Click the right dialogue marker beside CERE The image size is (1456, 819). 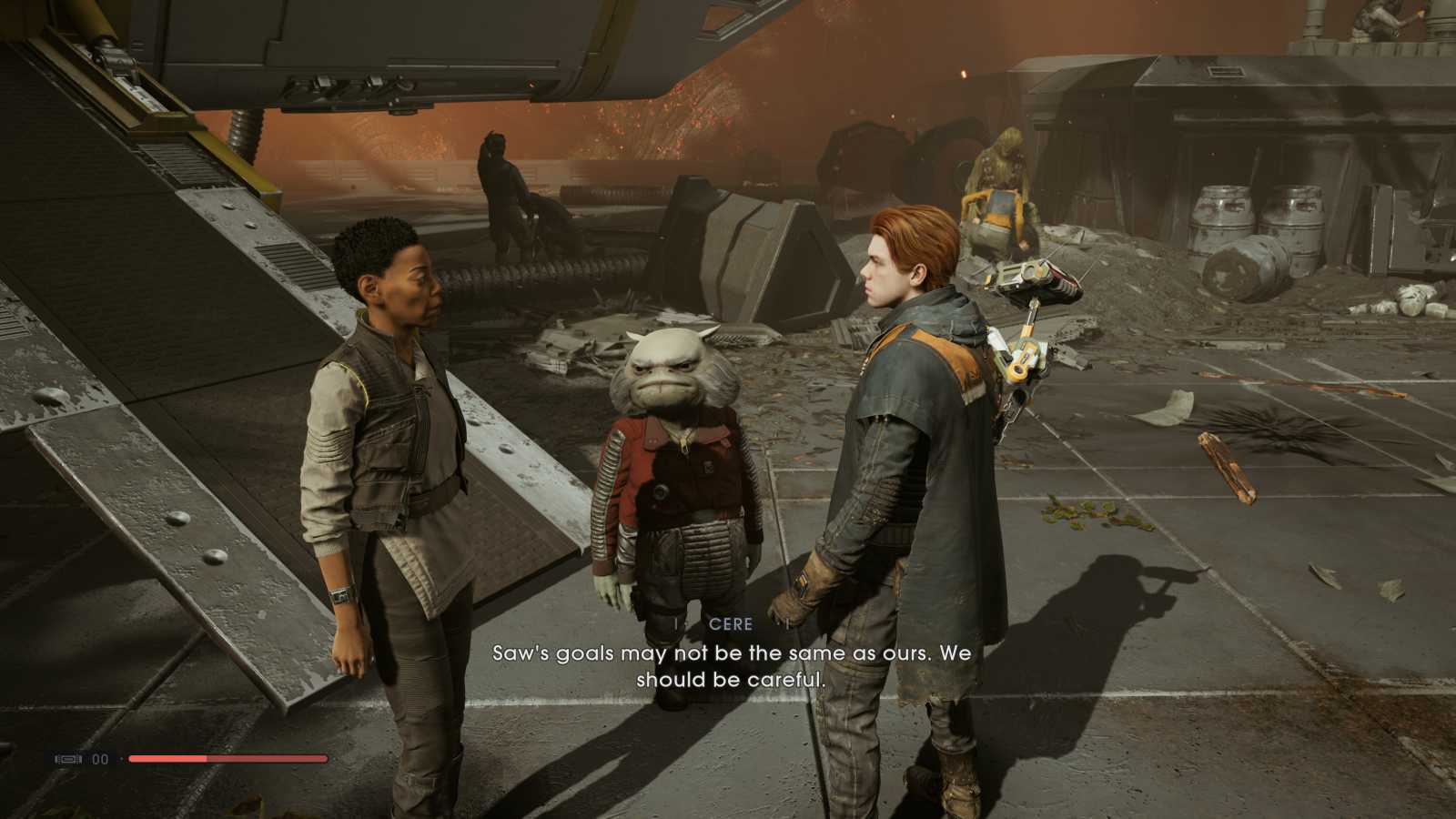pos(784,624)
